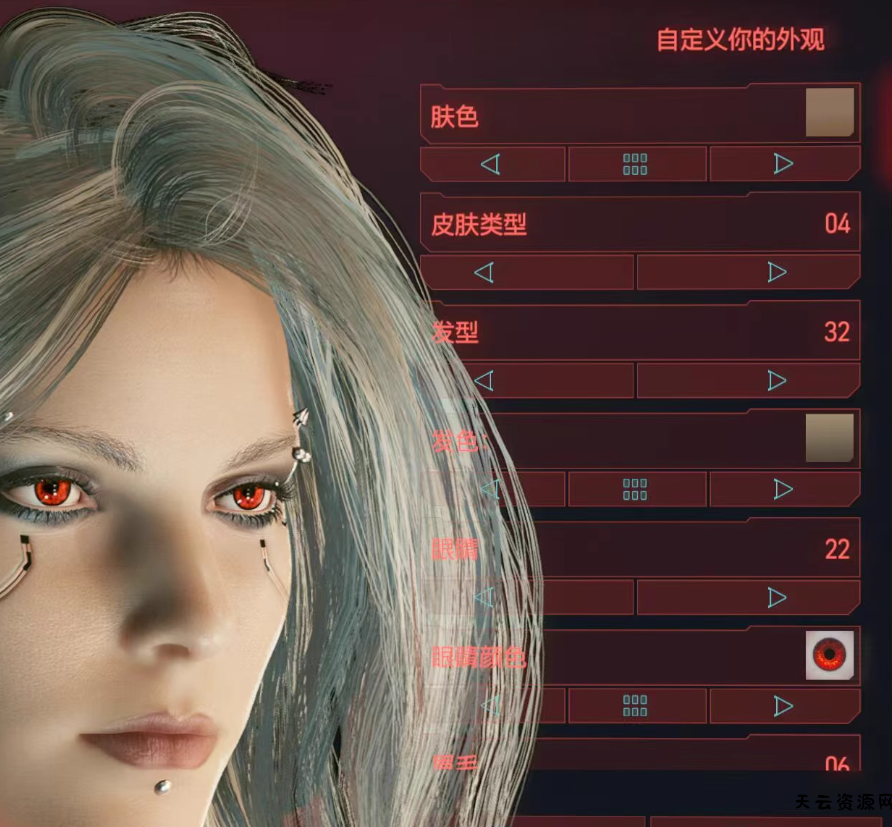
Task: Select previous skin tone with left arrow
Action: click(x=491, y=164)
